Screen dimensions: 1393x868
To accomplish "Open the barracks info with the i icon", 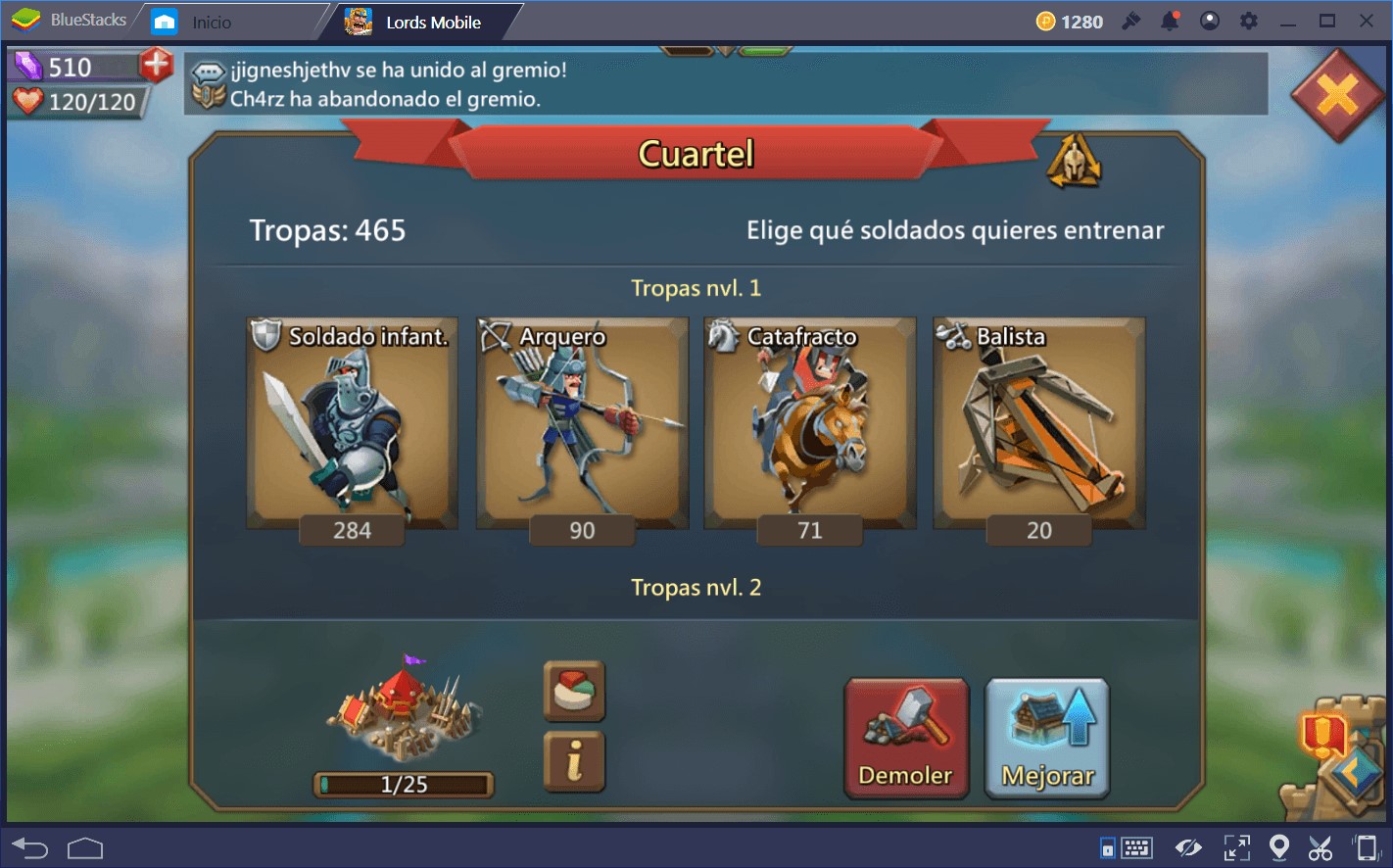I will point(573,760).
